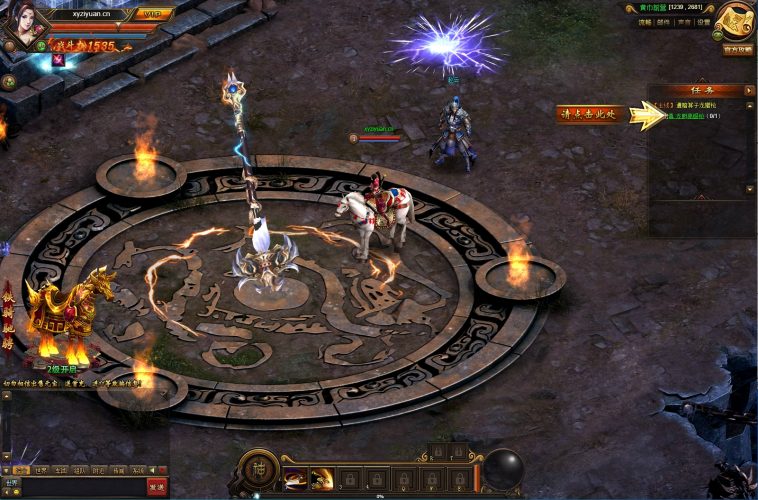The height and width of the screenshot is (500, 758).
Task: Open the 官方攻略 official guide
Action: tap(738, 49)
